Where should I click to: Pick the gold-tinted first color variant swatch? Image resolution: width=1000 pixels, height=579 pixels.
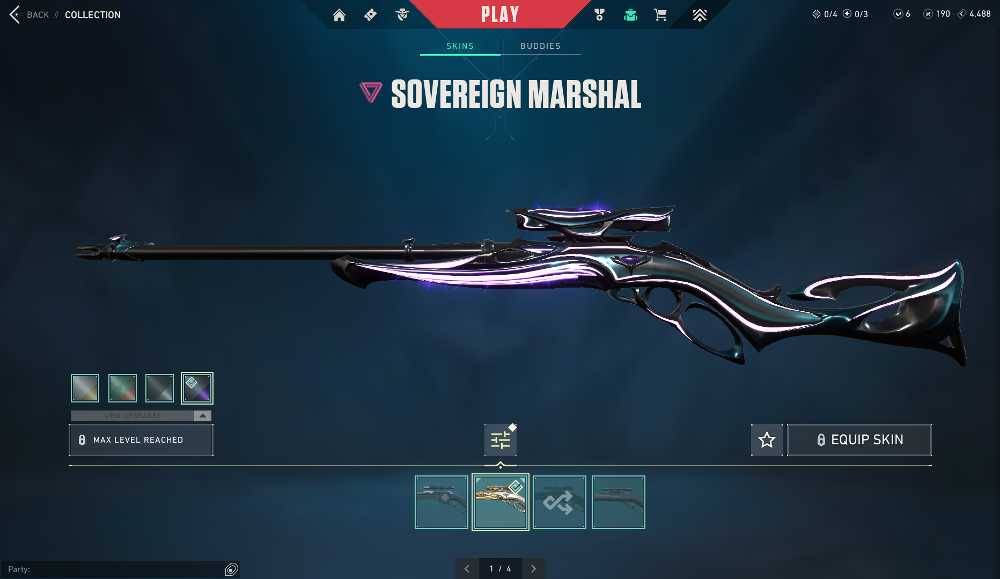click(x=85, y=388)
